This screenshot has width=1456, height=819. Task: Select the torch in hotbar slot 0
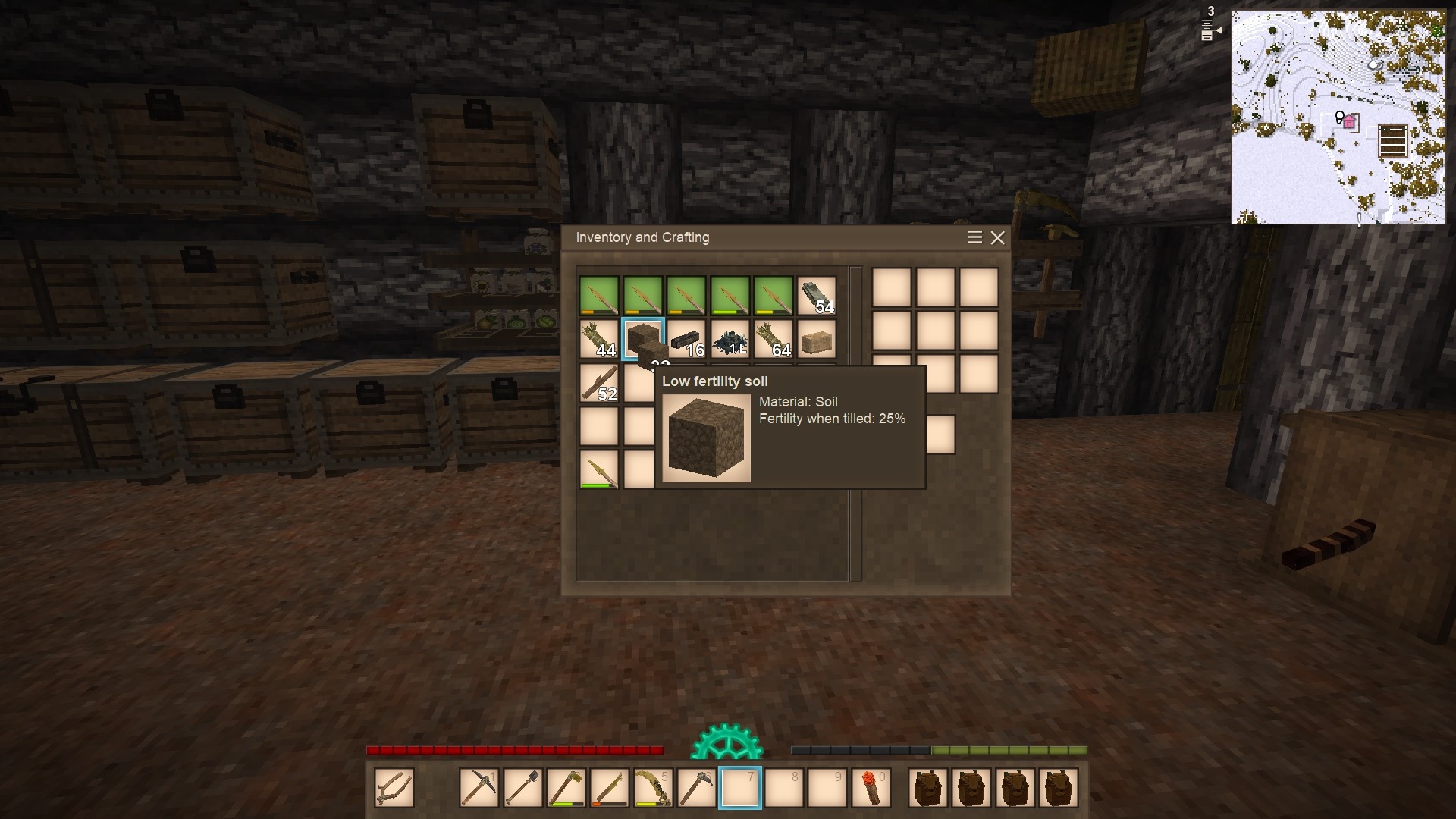pyautogui.click(x=871, y=788)
